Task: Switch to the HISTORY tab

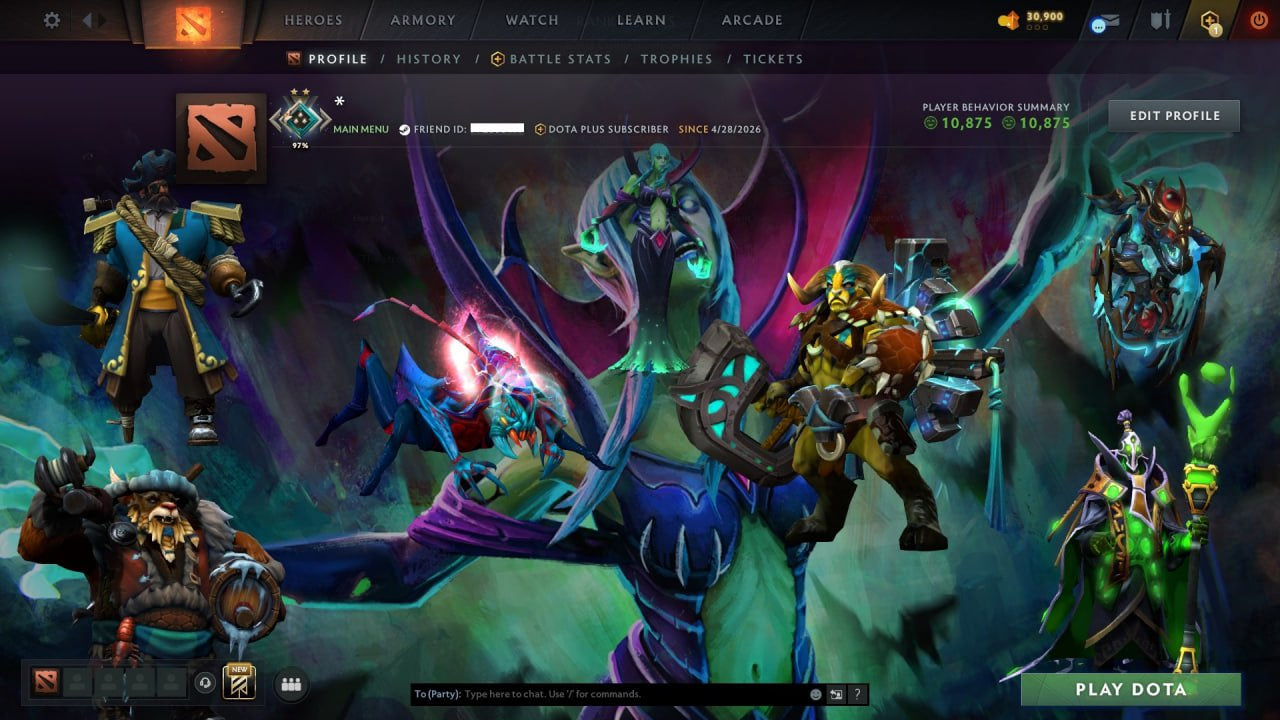Action: point(428,59)
